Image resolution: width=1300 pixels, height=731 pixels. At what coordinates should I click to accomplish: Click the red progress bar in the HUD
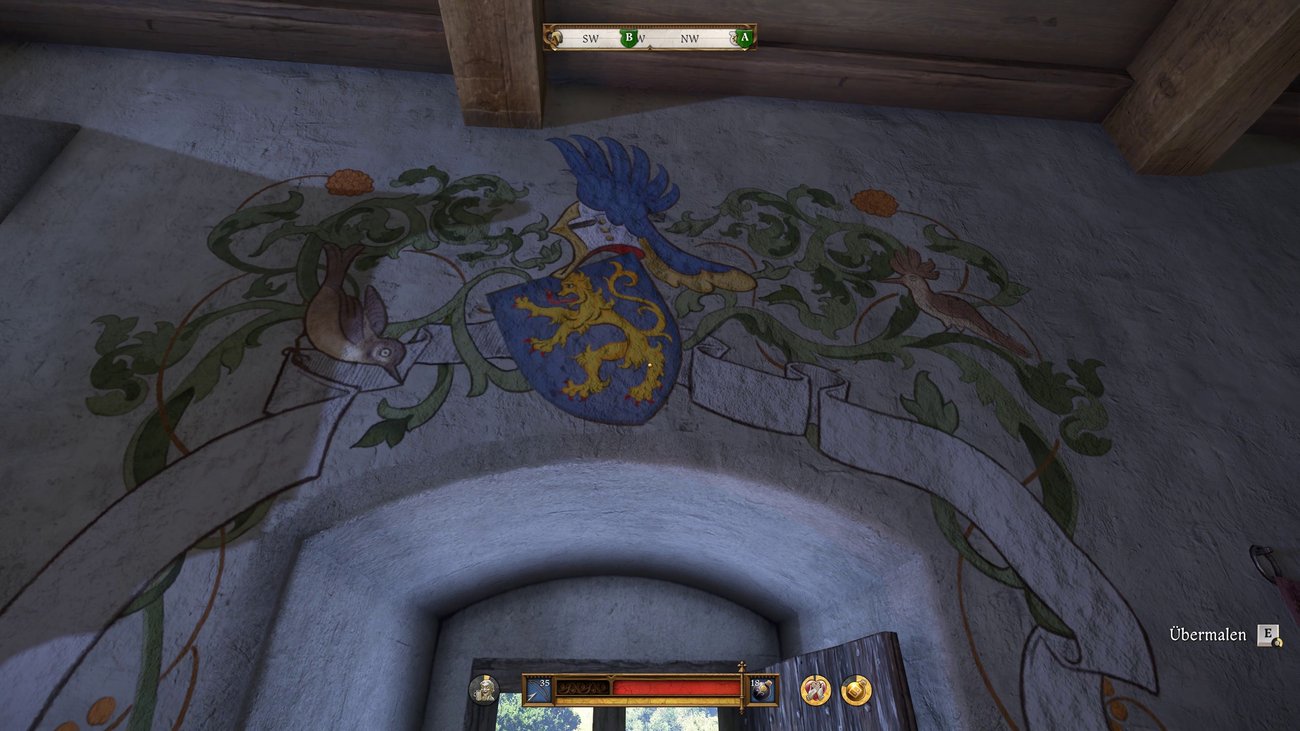click(673, 686)
